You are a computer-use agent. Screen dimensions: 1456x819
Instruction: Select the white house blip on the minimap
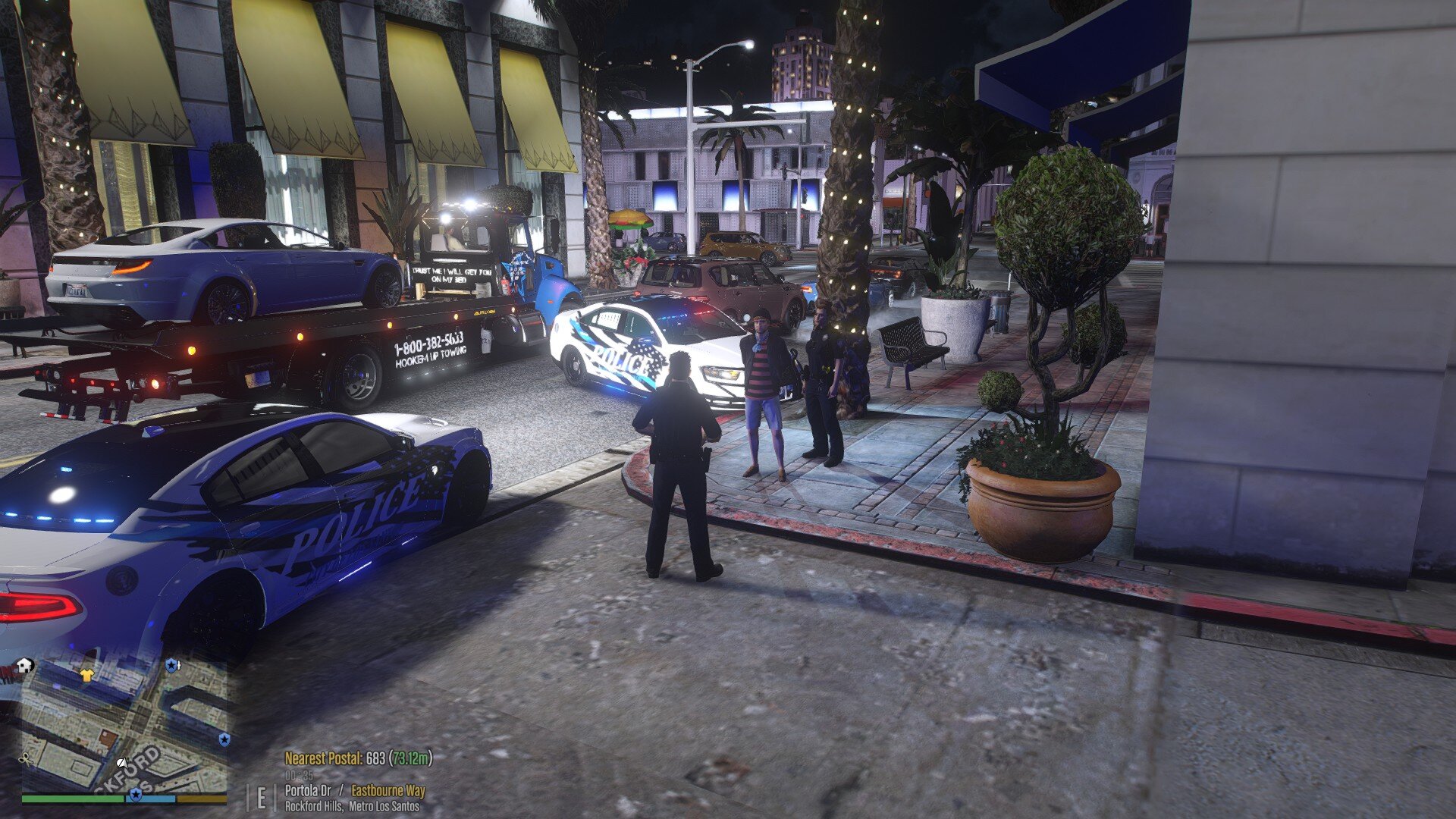point(25,666)
